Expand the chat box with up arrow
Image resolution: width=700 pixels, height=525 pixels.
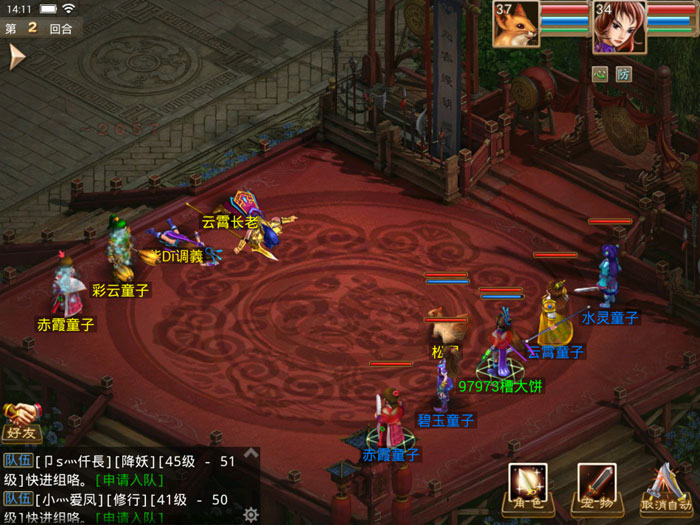pos(252,454)
